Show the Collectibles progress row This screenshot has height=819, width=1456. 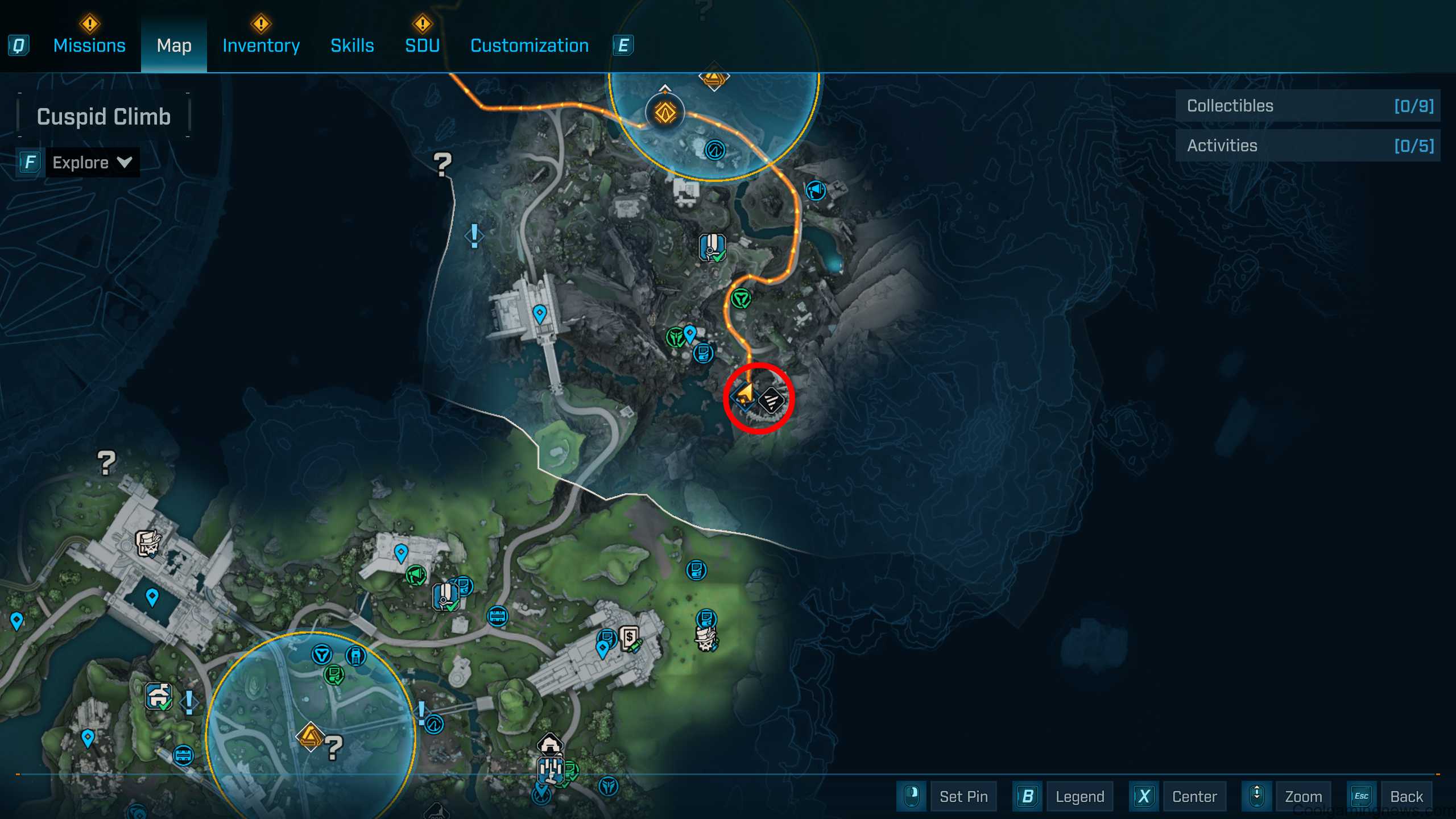pyautogui.click(x=1308, y=106)
